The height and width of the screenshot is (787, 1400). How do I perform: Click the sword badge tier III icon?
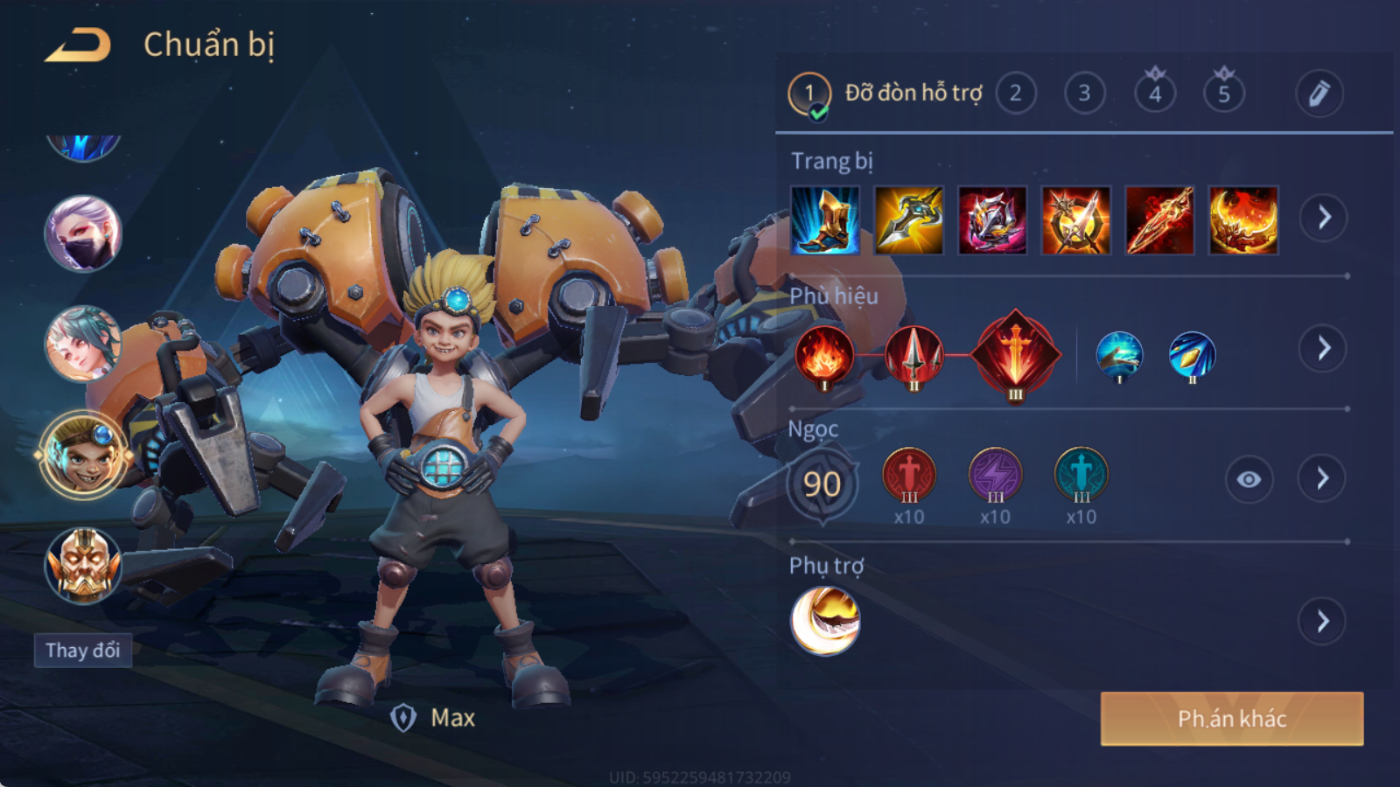pyautogui.click(x=1015, y=353)
